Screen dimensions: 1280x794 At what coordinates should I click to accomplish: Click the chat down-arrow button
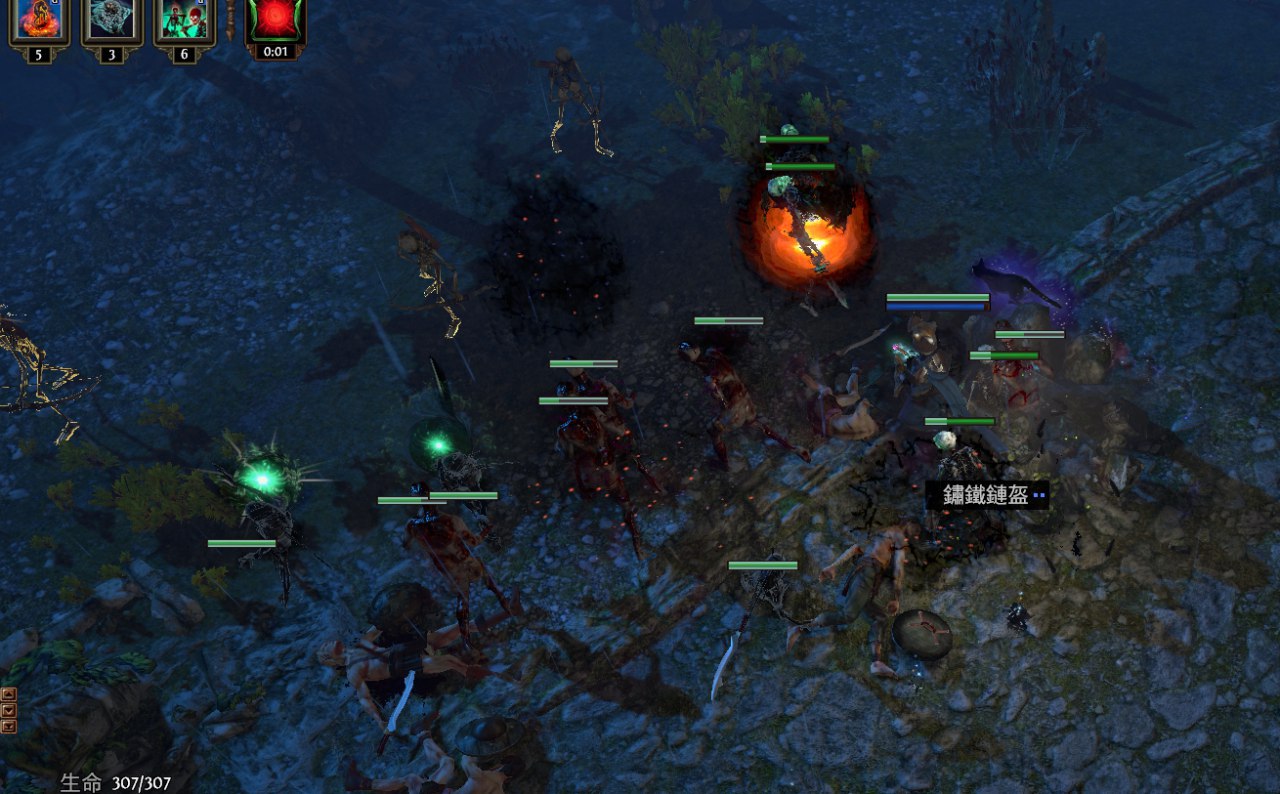9,710
